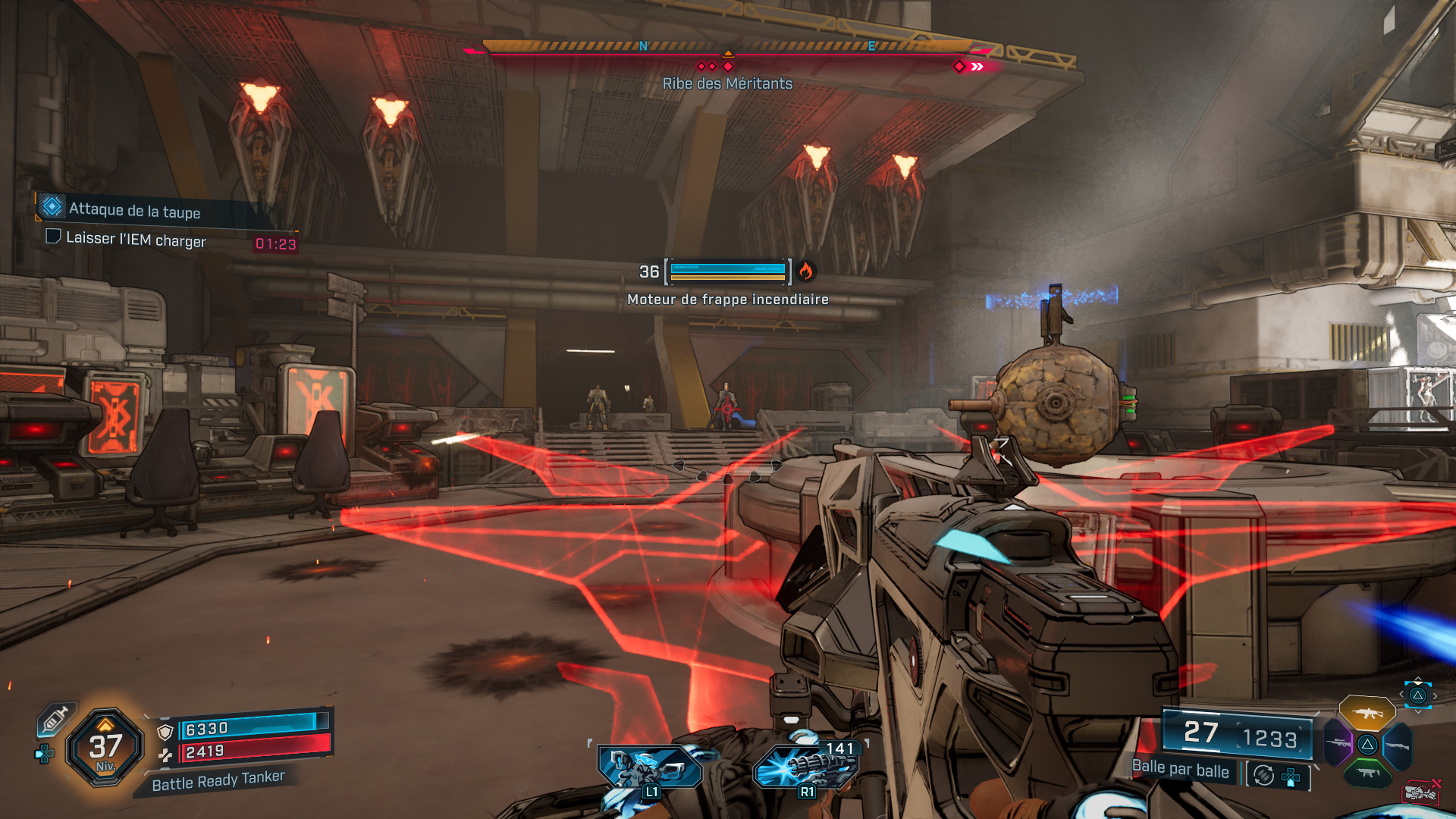Viewport: 1456px width, 819px height.
Task: Choose the green submachine gun slot
Action: point(1367,773)
